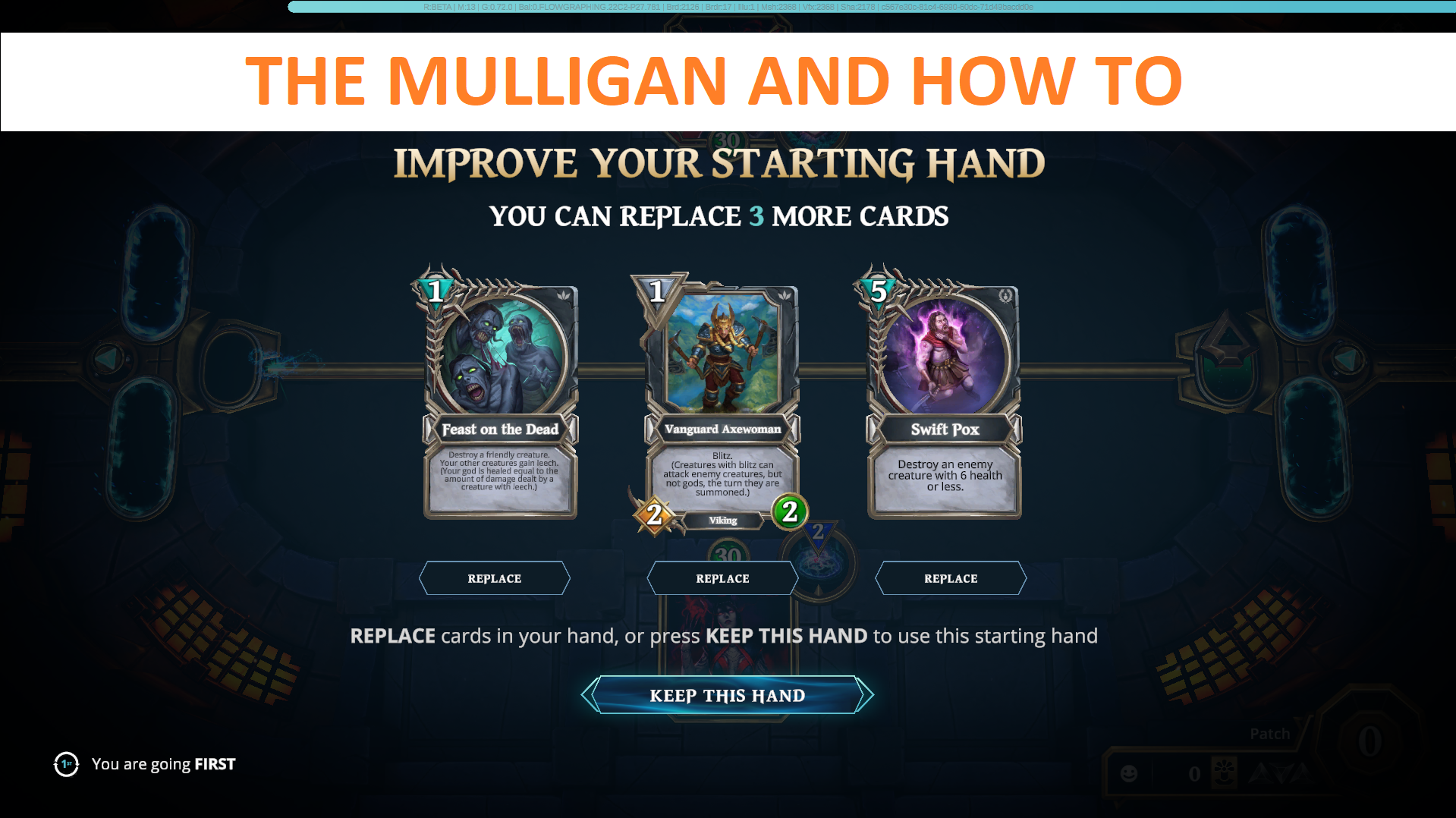Click the attack value icon on Vanguard Axewoman
This screenshot has width=1456, height=818.
[x=653, y=514]
